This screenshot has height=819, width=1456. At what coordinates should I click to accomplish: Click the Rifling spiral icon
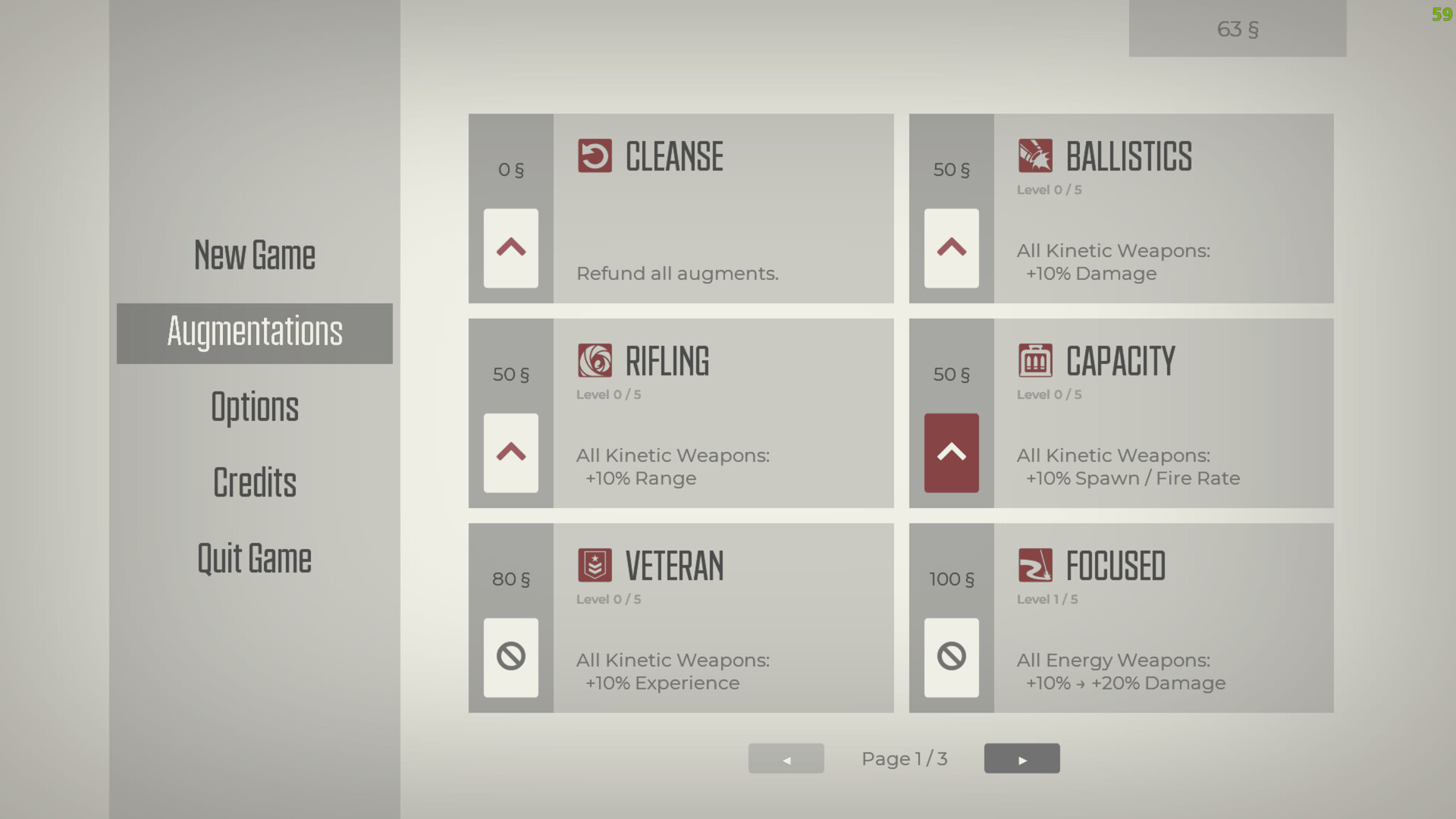coord(595,360)
